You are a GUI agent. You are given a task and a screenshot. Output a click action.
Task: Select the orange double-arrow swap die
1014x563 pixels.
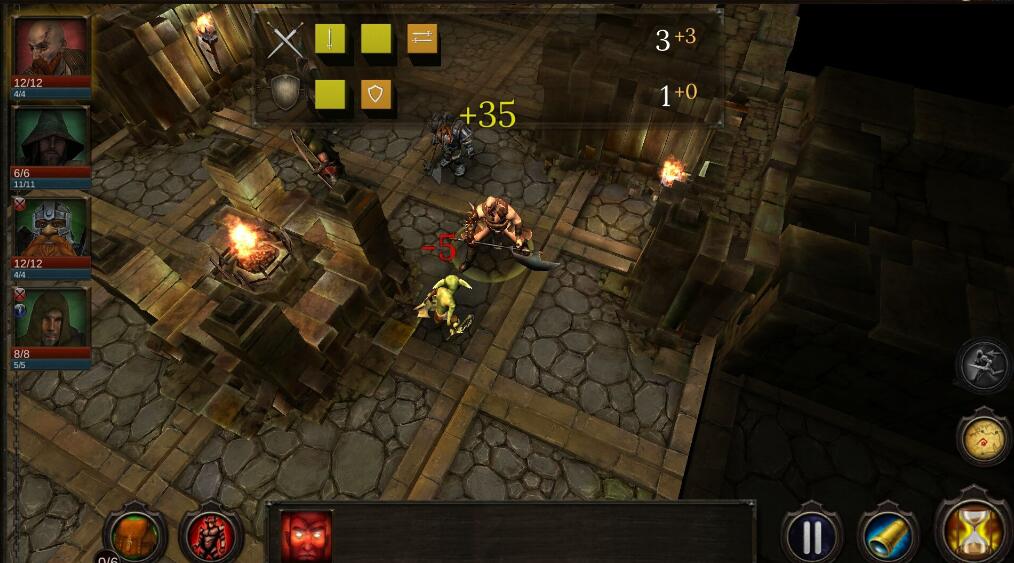[x=422, y=39]
